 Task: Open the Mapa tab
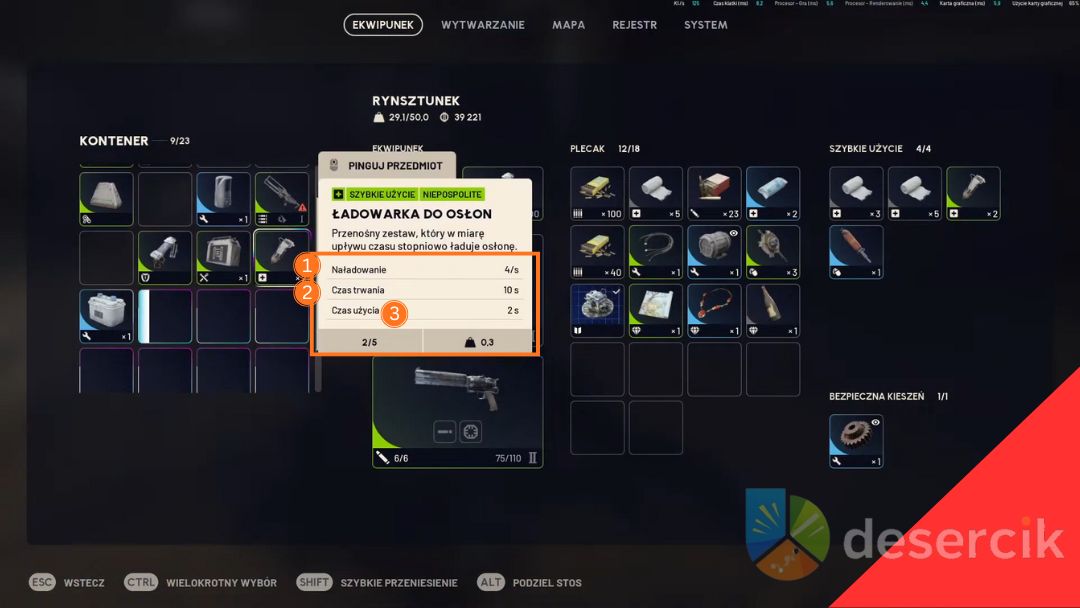pyautogui.click(x=569, y=25)
